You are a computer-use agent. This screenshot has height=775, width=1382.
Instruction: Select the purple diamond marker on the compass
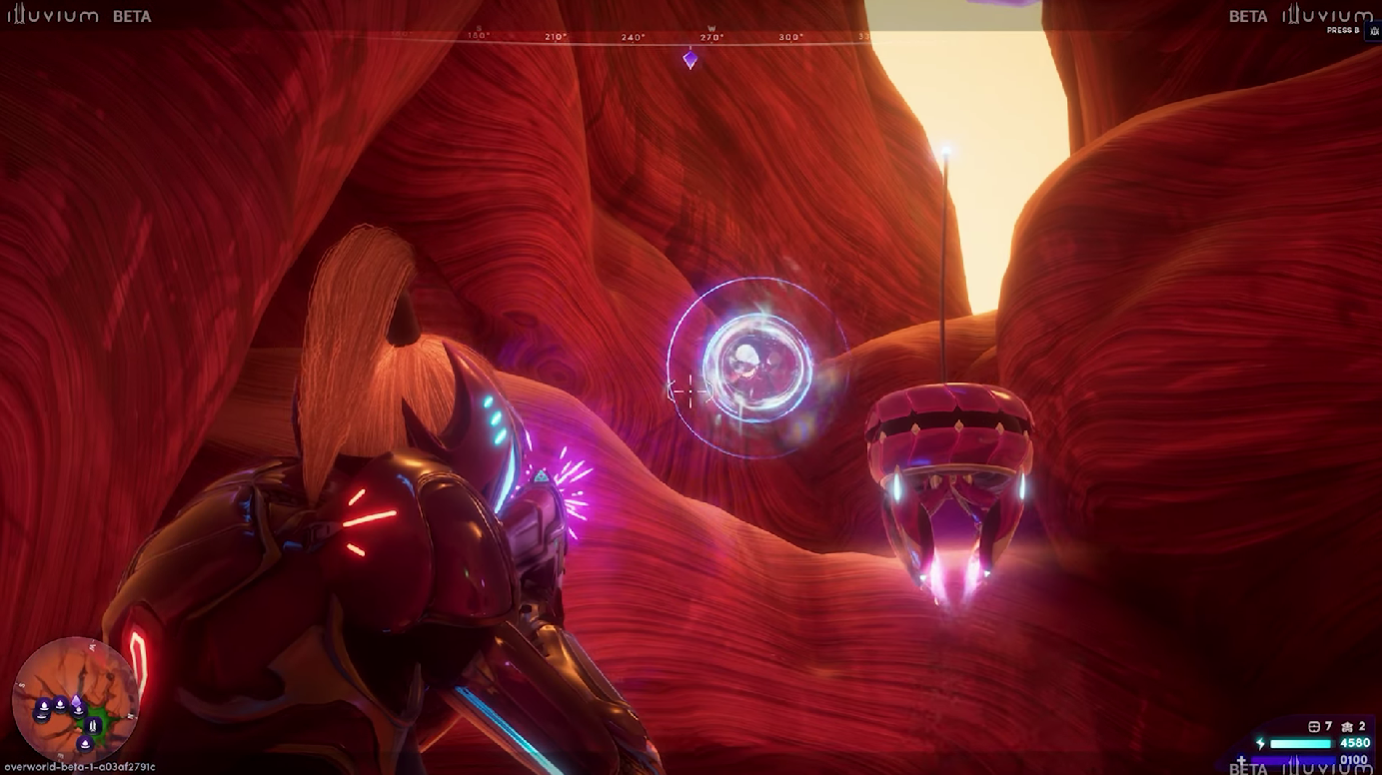coord(690,59)
